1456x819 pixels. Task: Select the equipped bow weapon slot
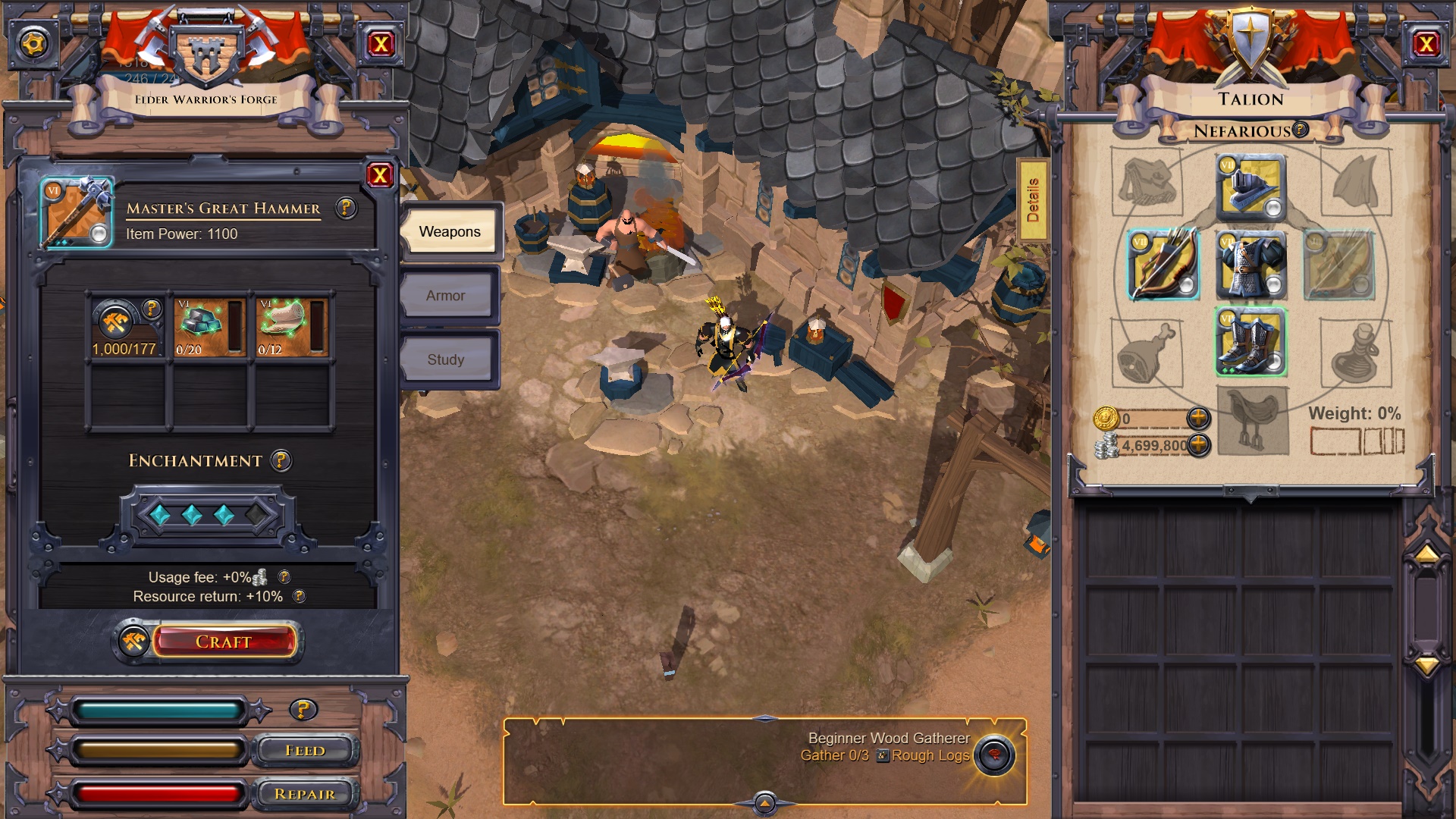tap(1163, 265)
